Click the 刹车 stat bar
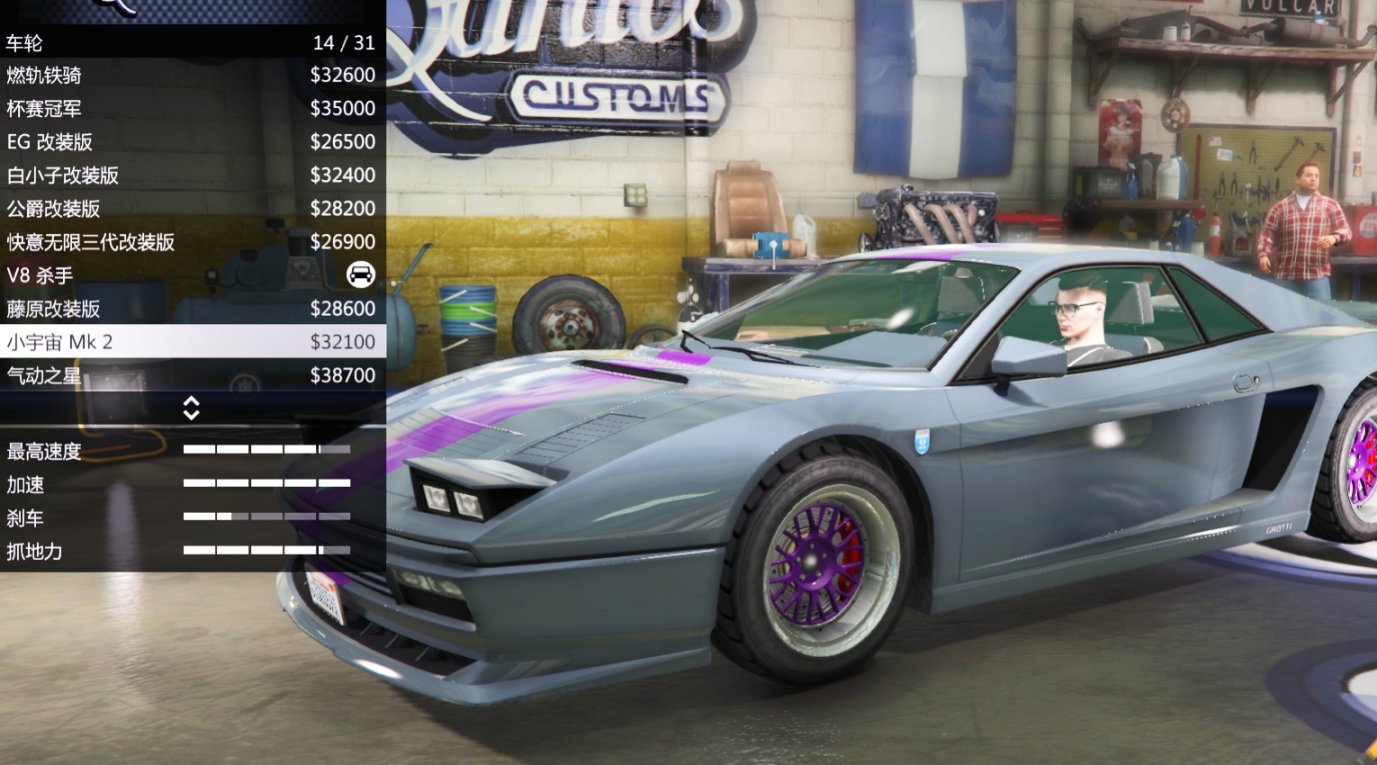1377x765 pixels. (265, 518)
